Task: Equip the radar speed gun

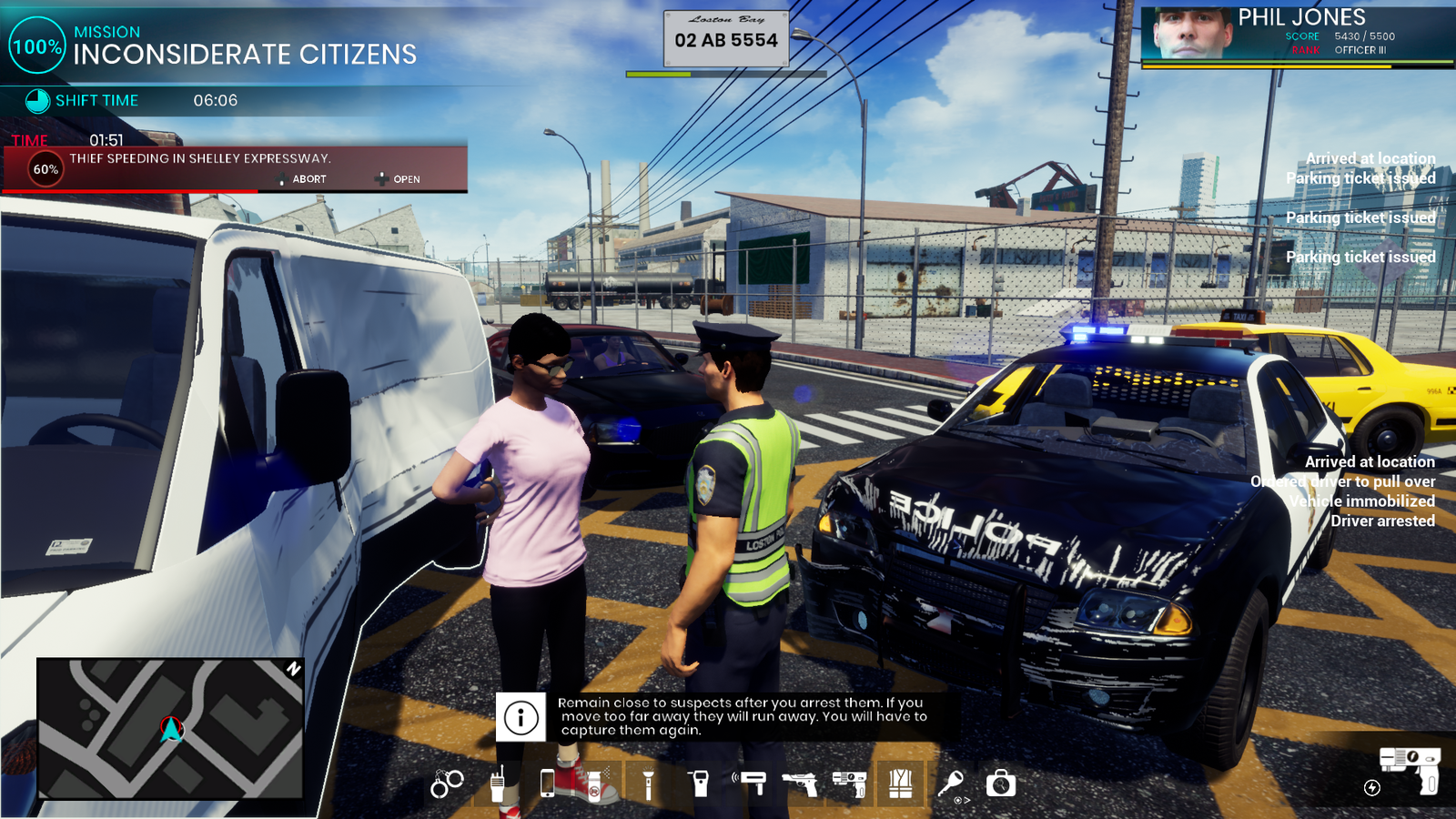Action: (x=751, y=783)
